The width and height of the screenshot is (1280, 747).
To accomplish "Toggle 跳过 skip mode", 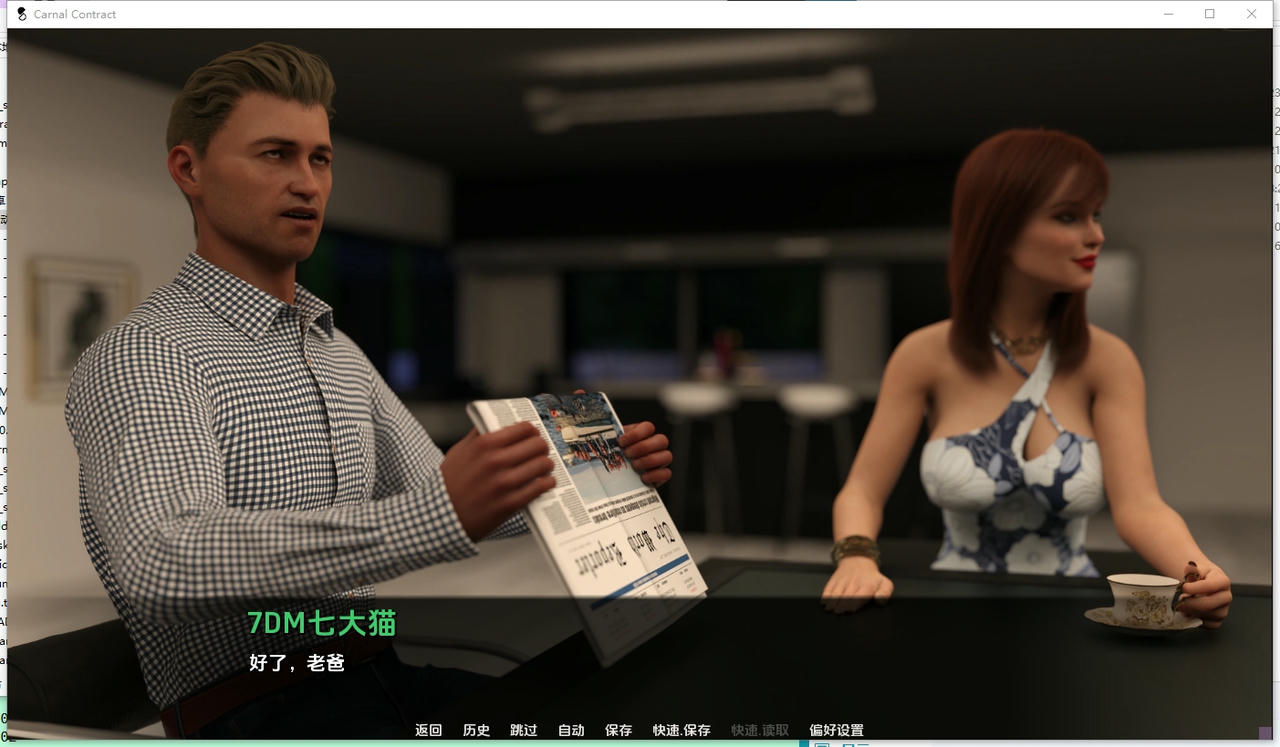I will coord(523,730).
